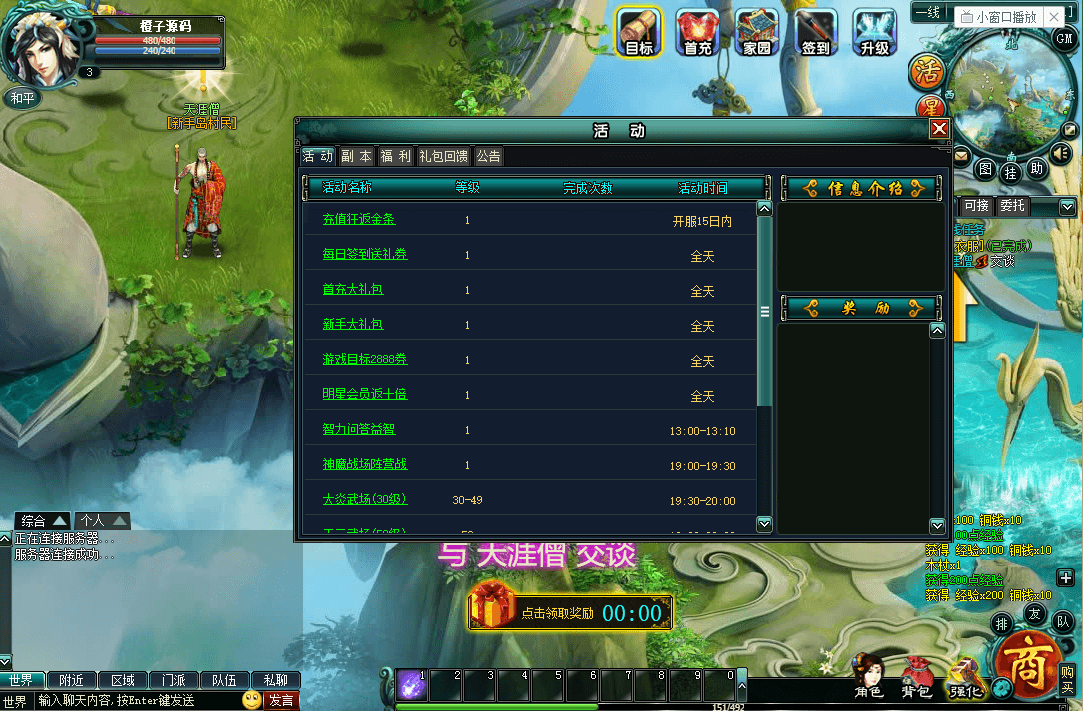Open the 福利 tab

click(x=395, y=156)
